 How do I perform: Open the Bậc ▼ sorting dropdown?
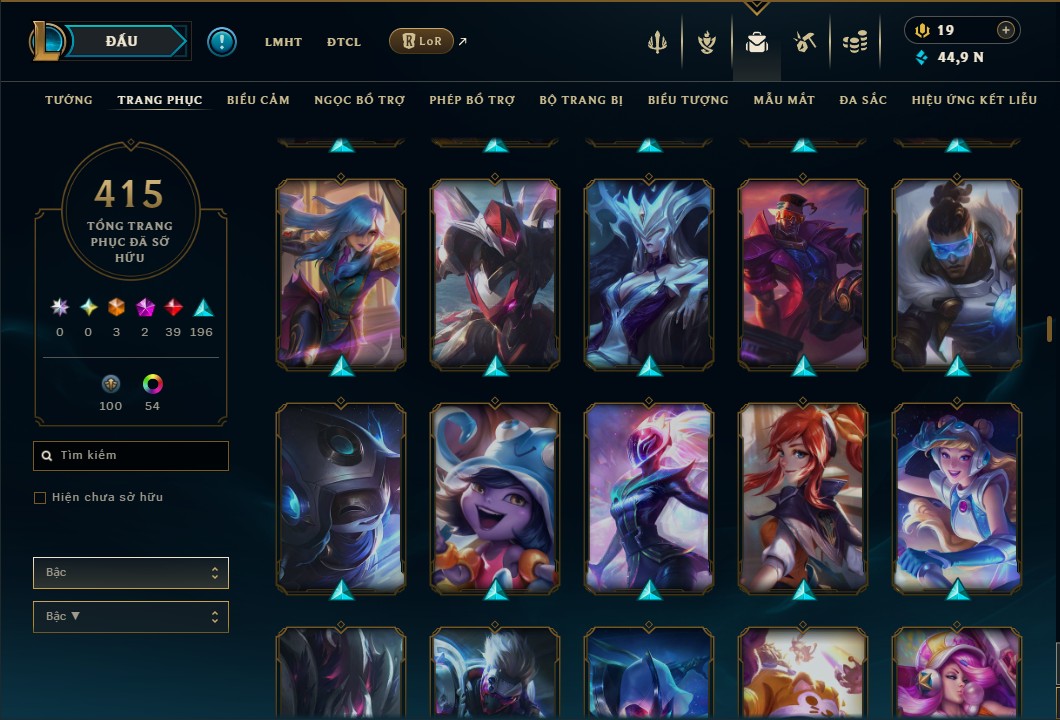(x=131, y=617)
